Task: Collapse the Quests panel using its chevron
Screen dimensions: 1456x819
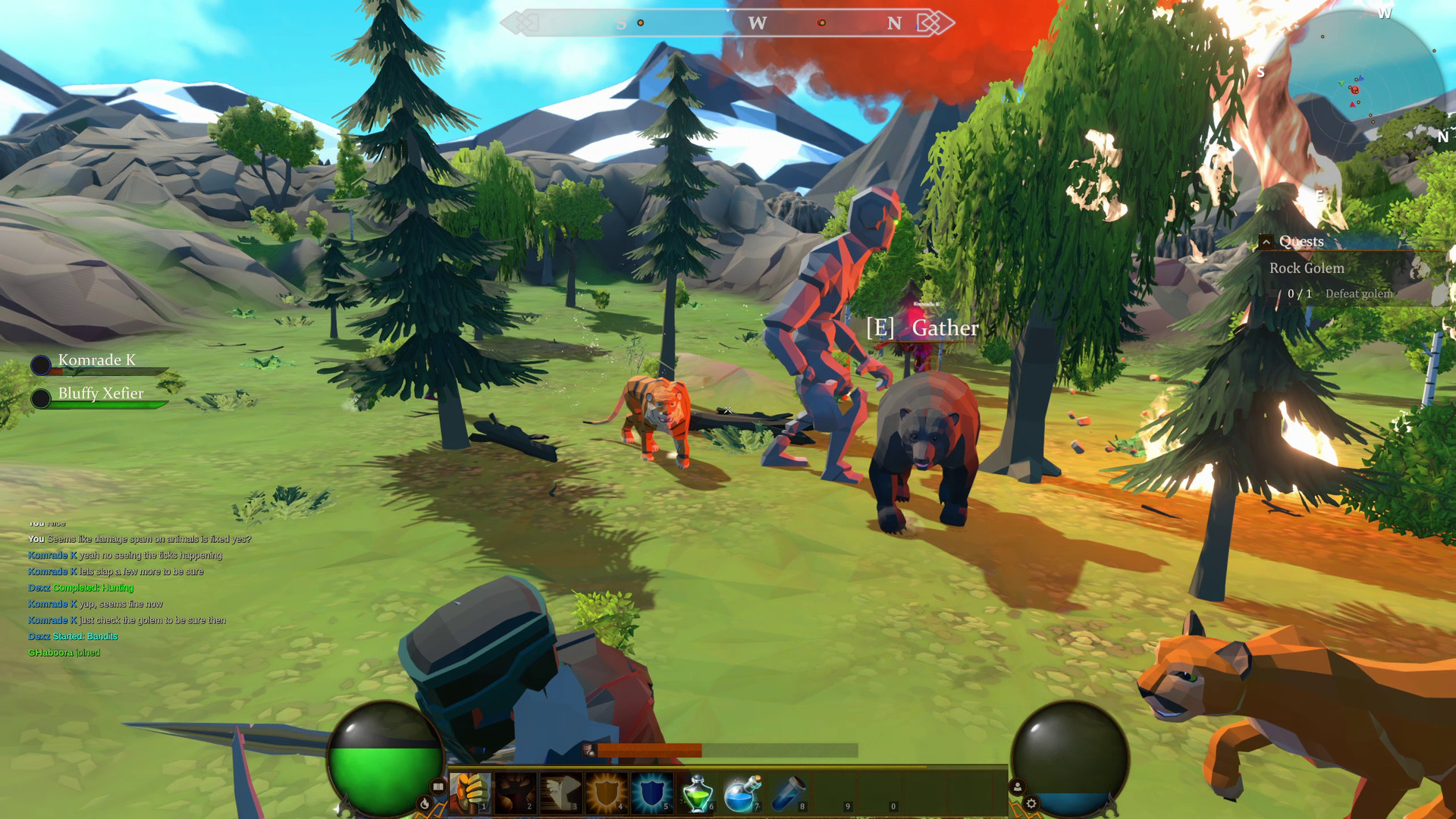Action: pyautogui.click(x=1266, y=242)
